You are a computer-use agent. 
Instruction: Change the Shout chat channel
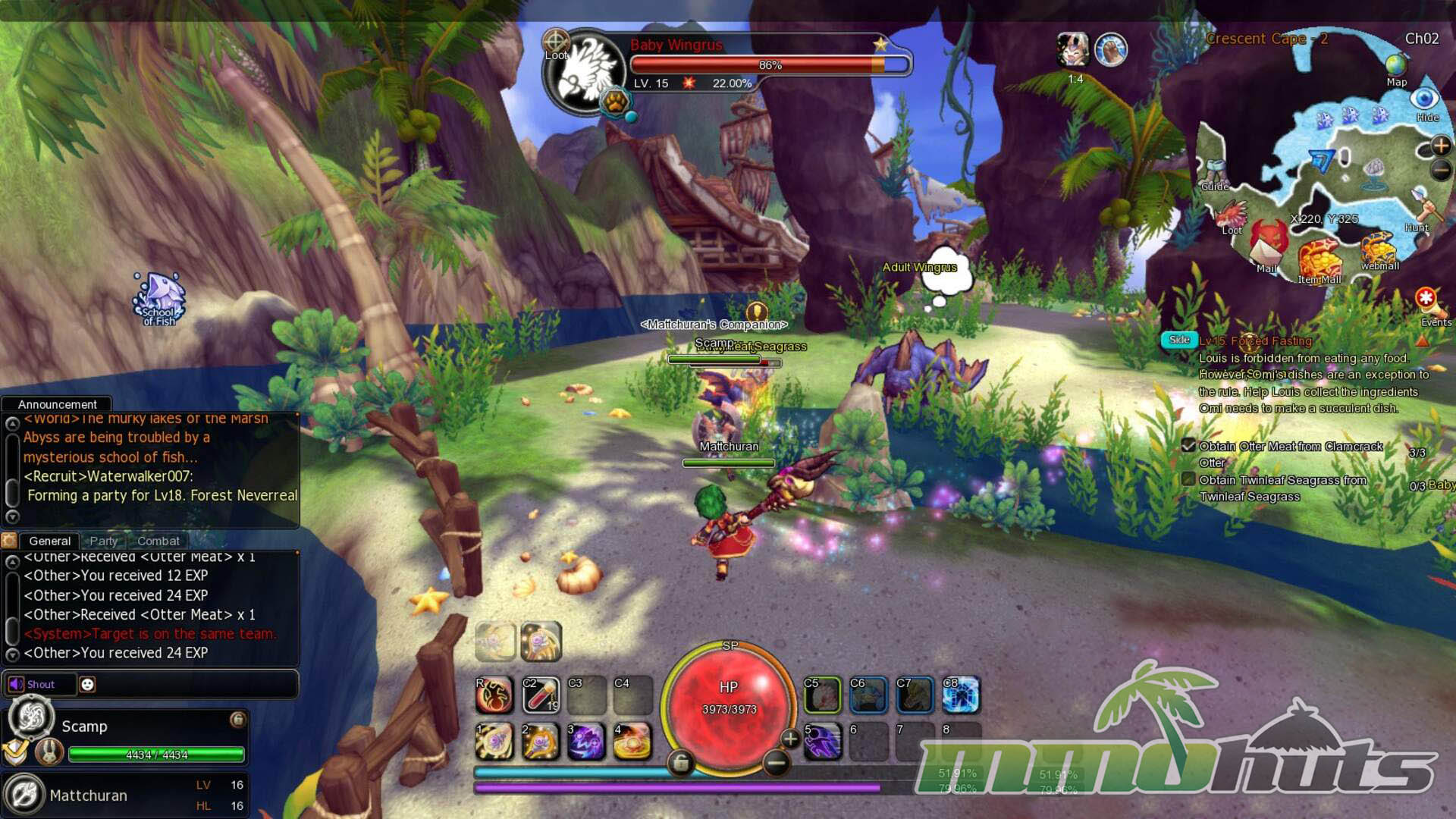[39, 684]
